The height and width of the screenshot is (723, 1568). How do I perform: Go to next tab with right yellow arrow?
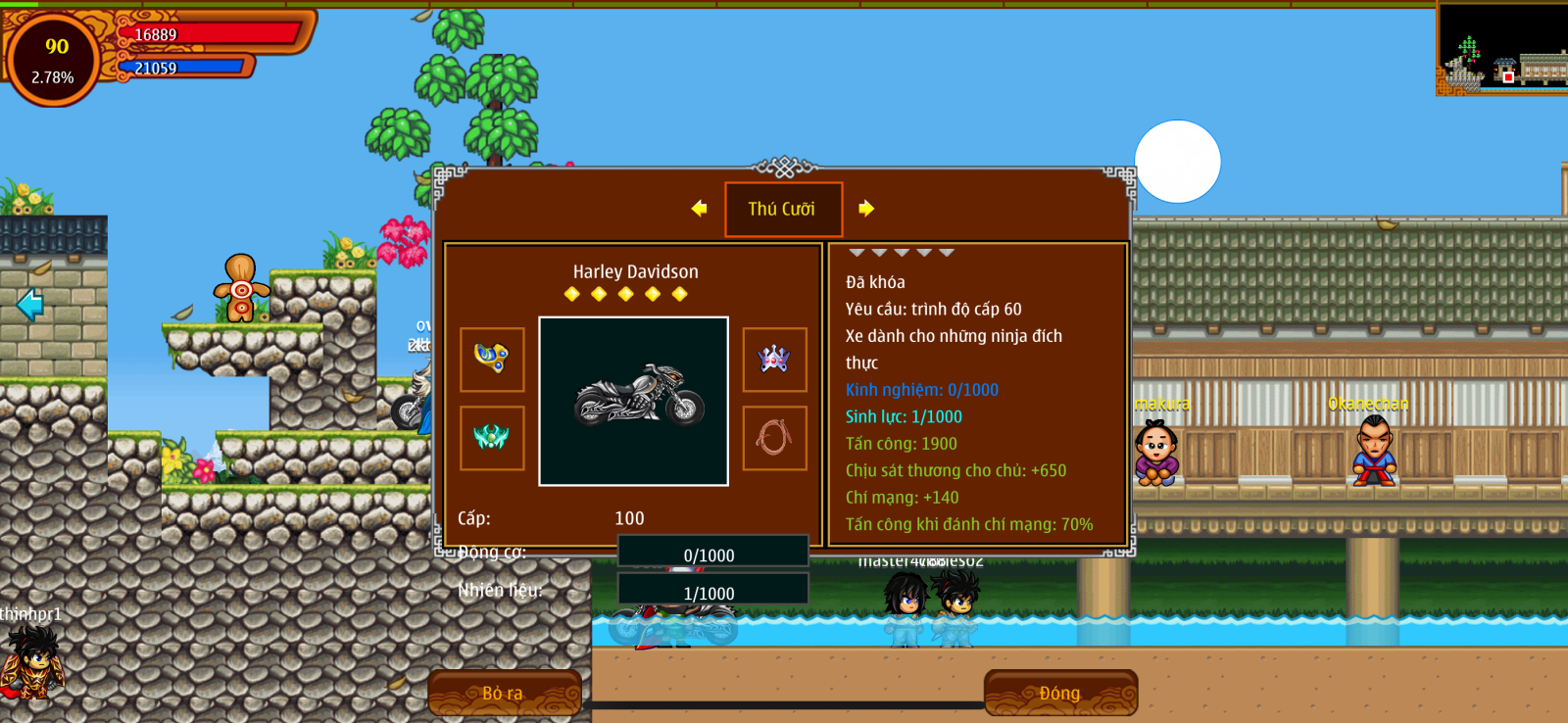coord(866,208)
